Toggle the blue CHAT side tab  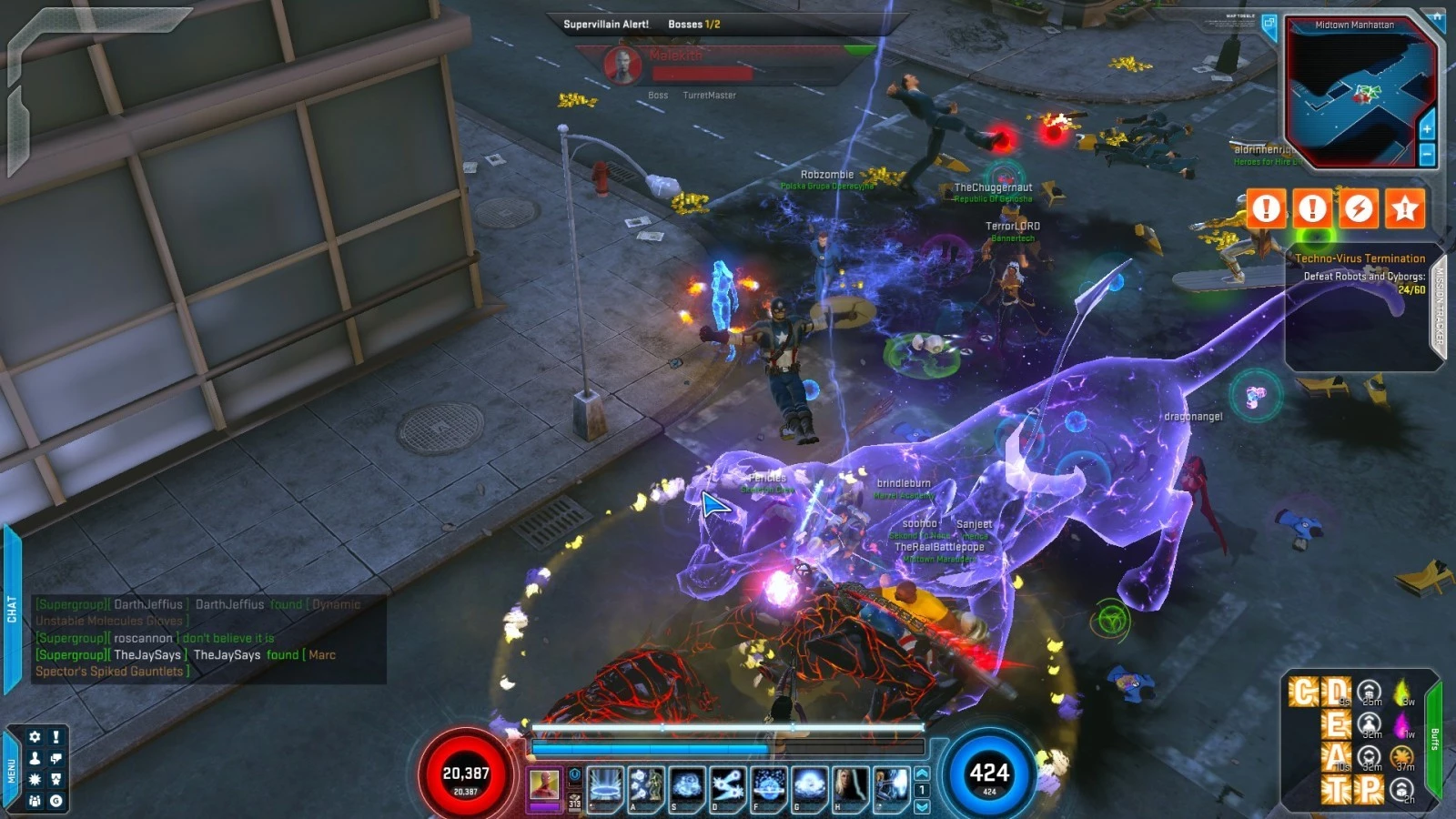pos(11,609)
